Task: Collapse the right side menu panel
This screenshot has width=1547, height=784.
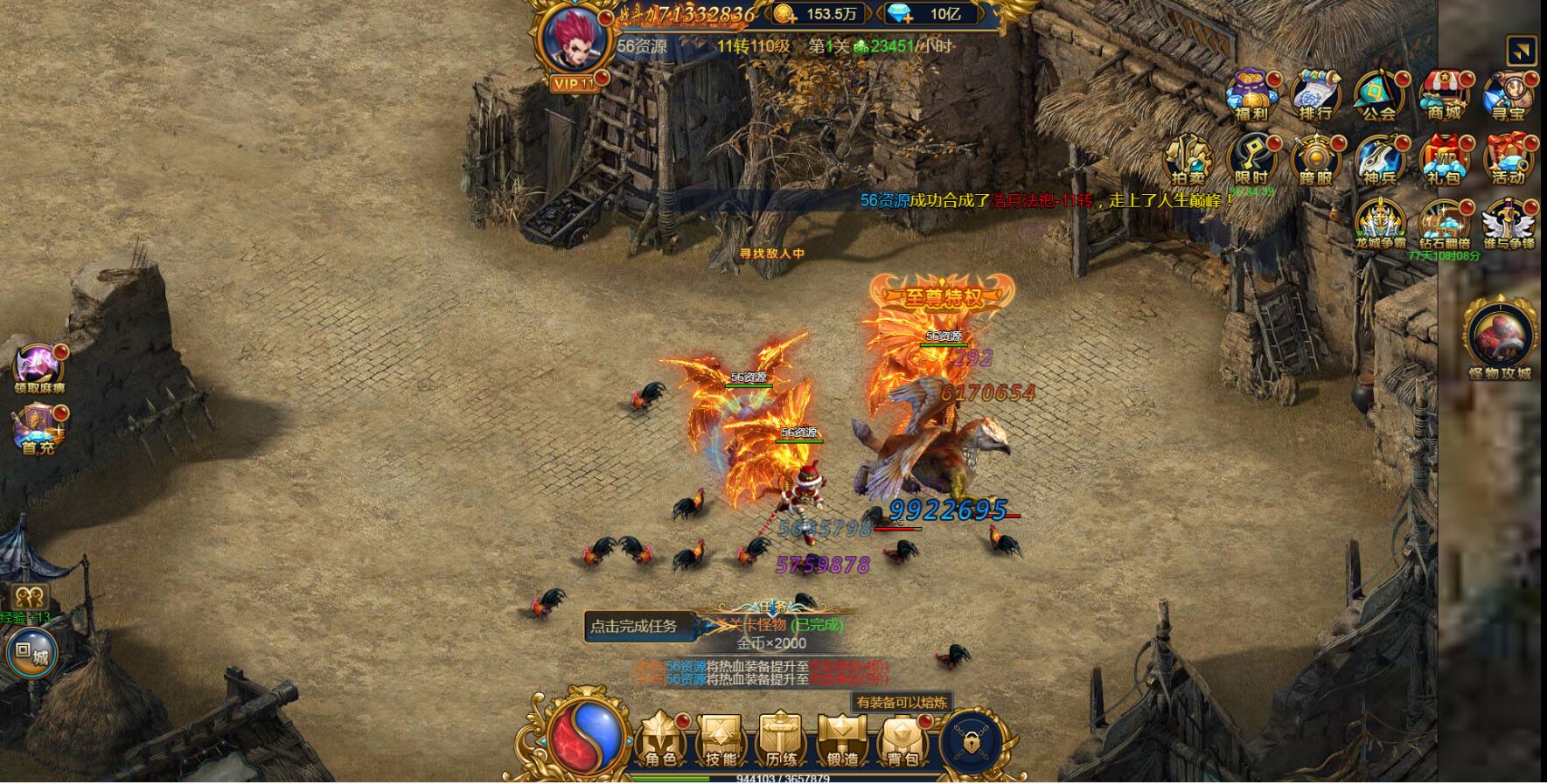Action: pyautogui.click(x=1523, y=51)
